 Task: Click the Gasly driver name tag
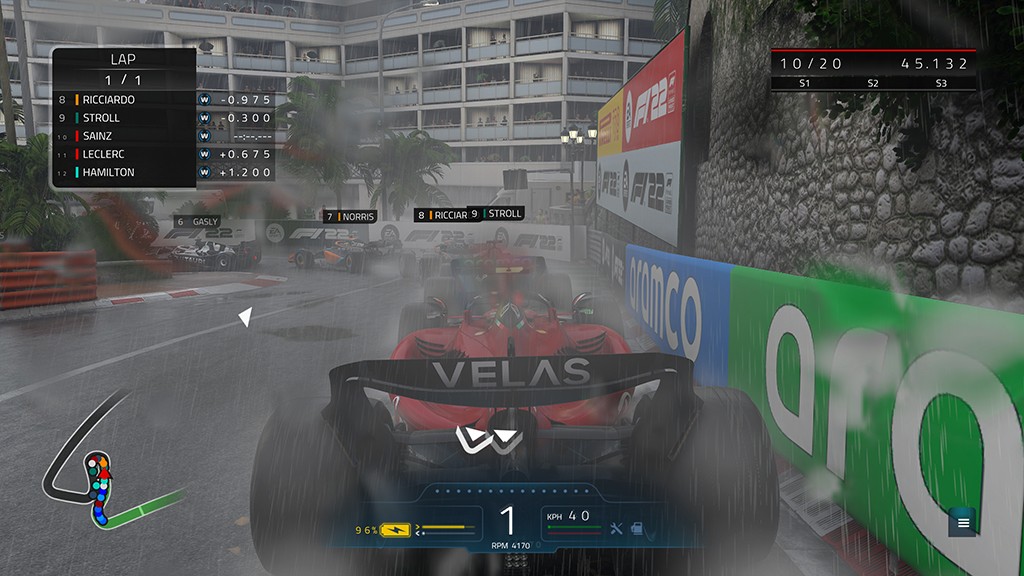coord(197,221)
